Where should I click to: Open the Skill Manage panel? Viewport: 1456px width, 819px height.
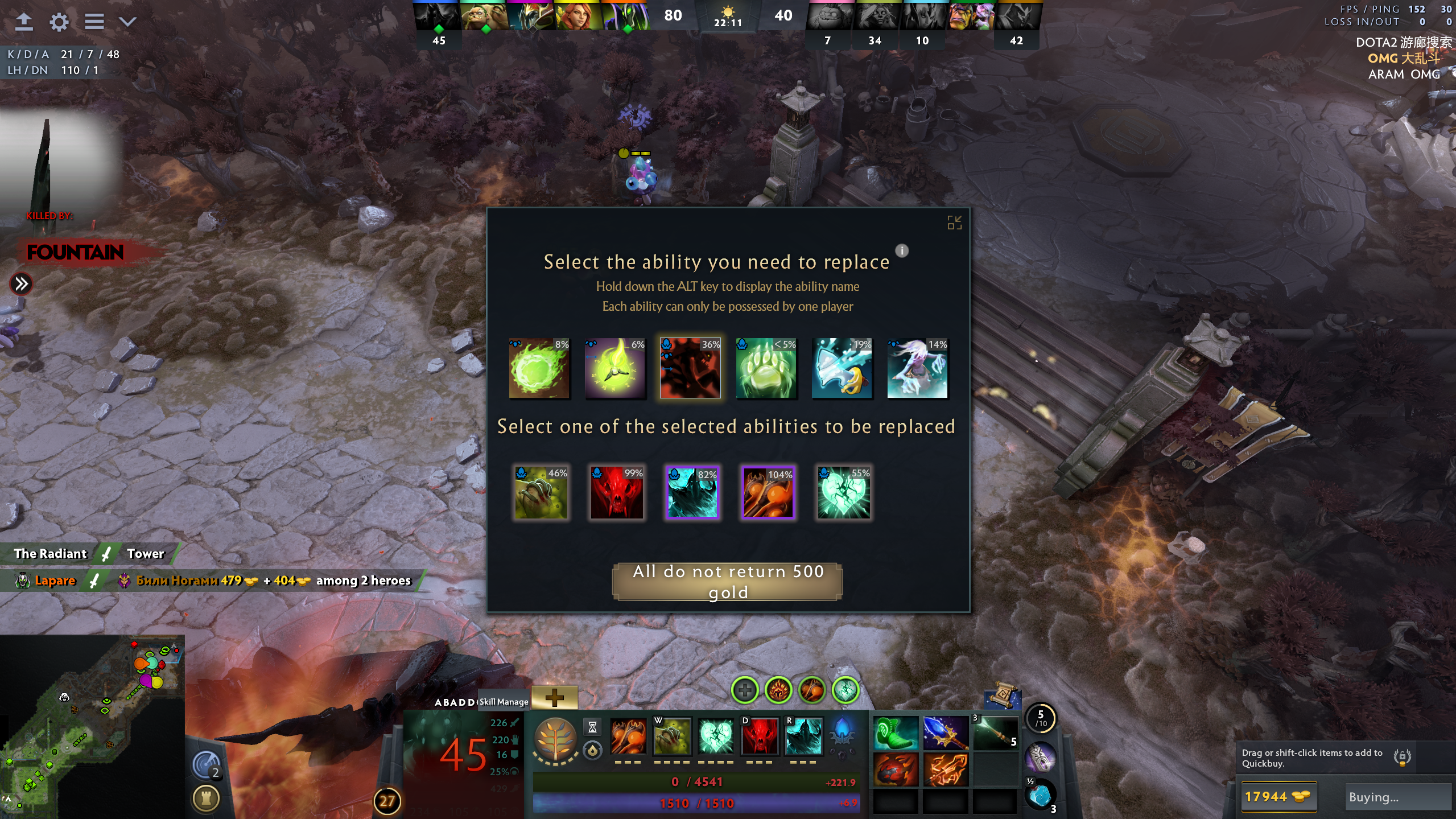(504, 702)
